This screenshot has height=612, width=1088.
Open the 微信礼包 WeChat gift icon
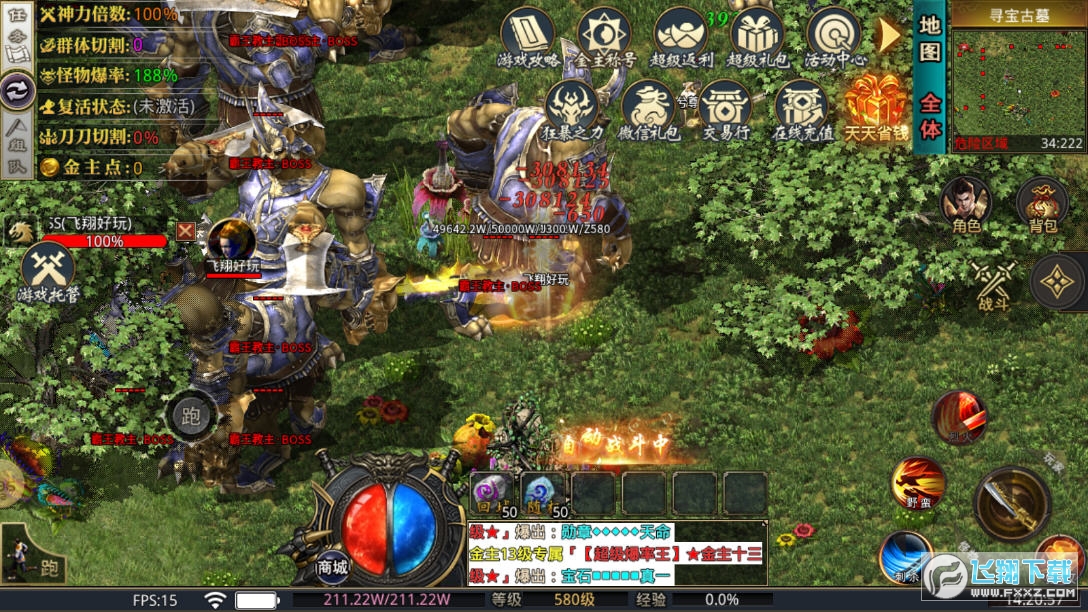click(x=647, y=110)
